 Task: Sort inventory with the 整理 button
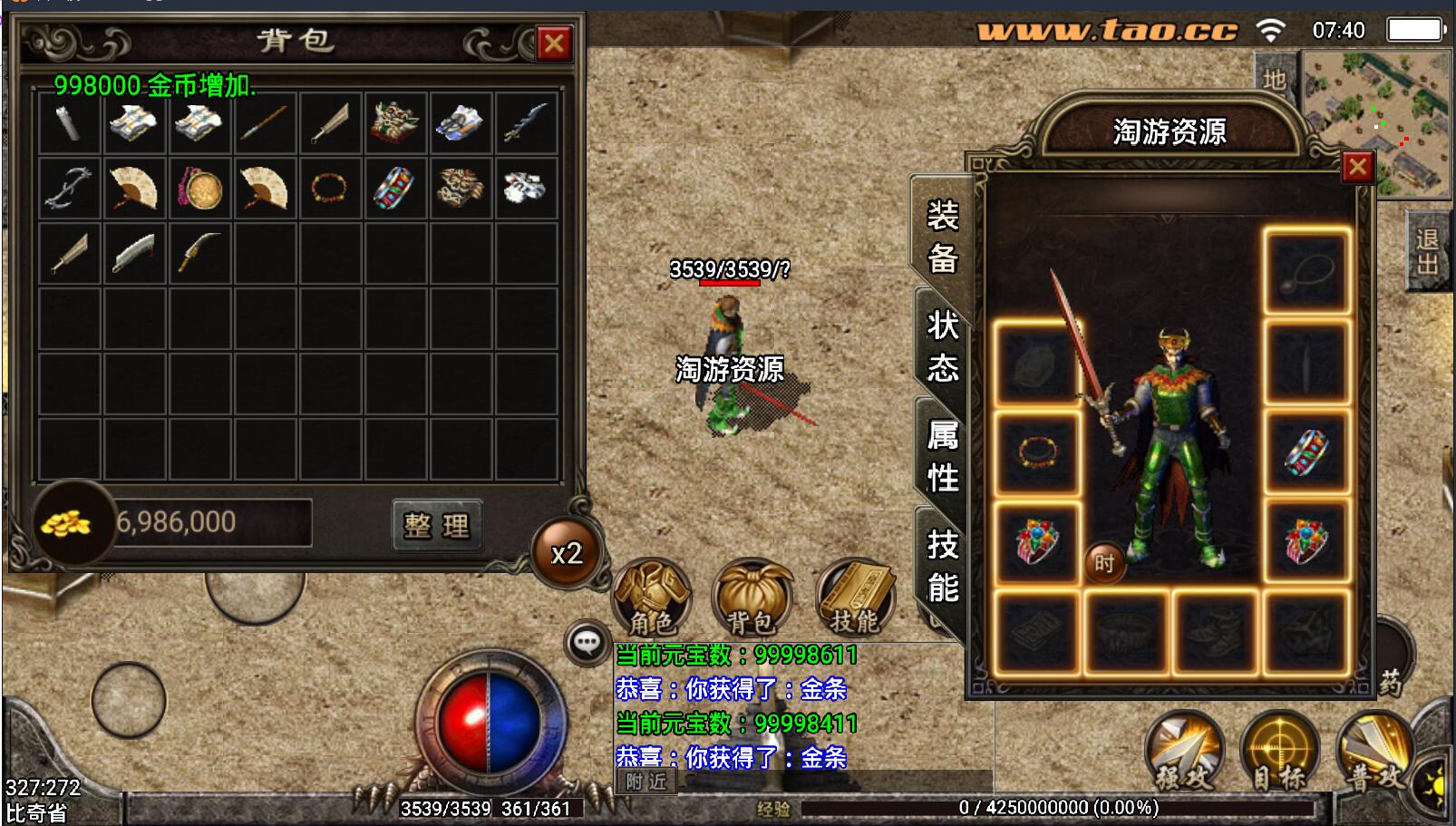click(437, 525)
